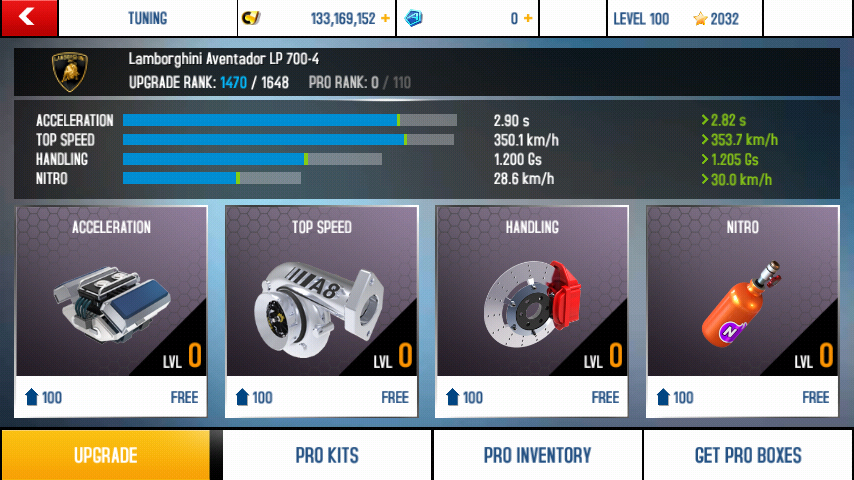Viewport: 854px width, 480px height.
Task: Switch to the Upgrade tab
Action: (x=105, y=455)
